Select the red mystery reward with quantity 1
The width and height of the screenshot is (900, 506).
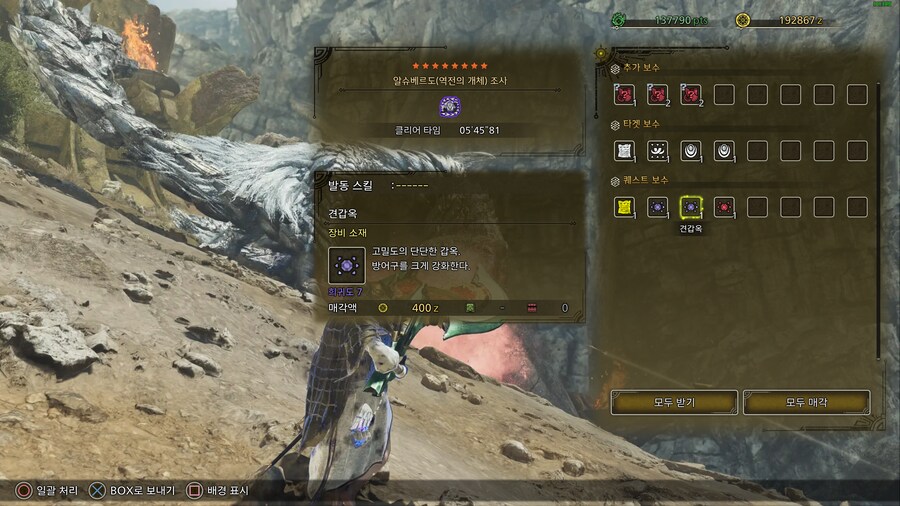(x=624, y=95)
